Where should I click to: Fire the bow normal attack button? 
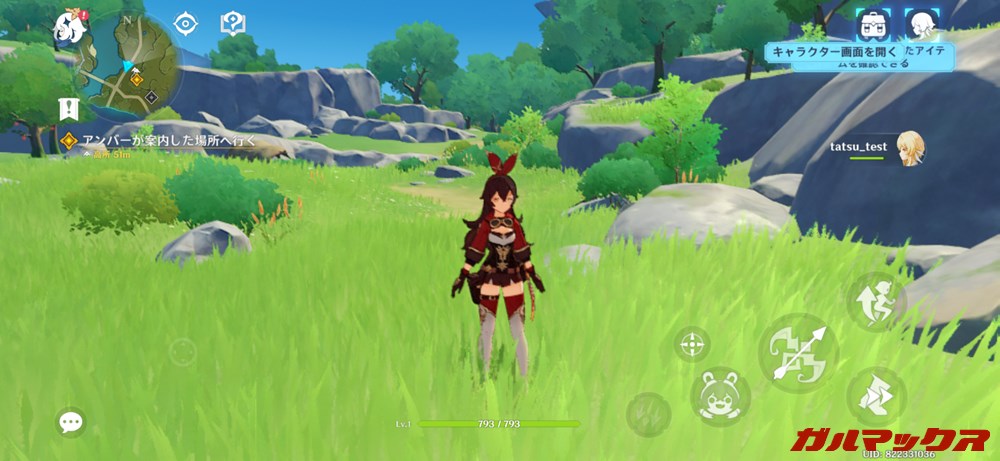797,353
